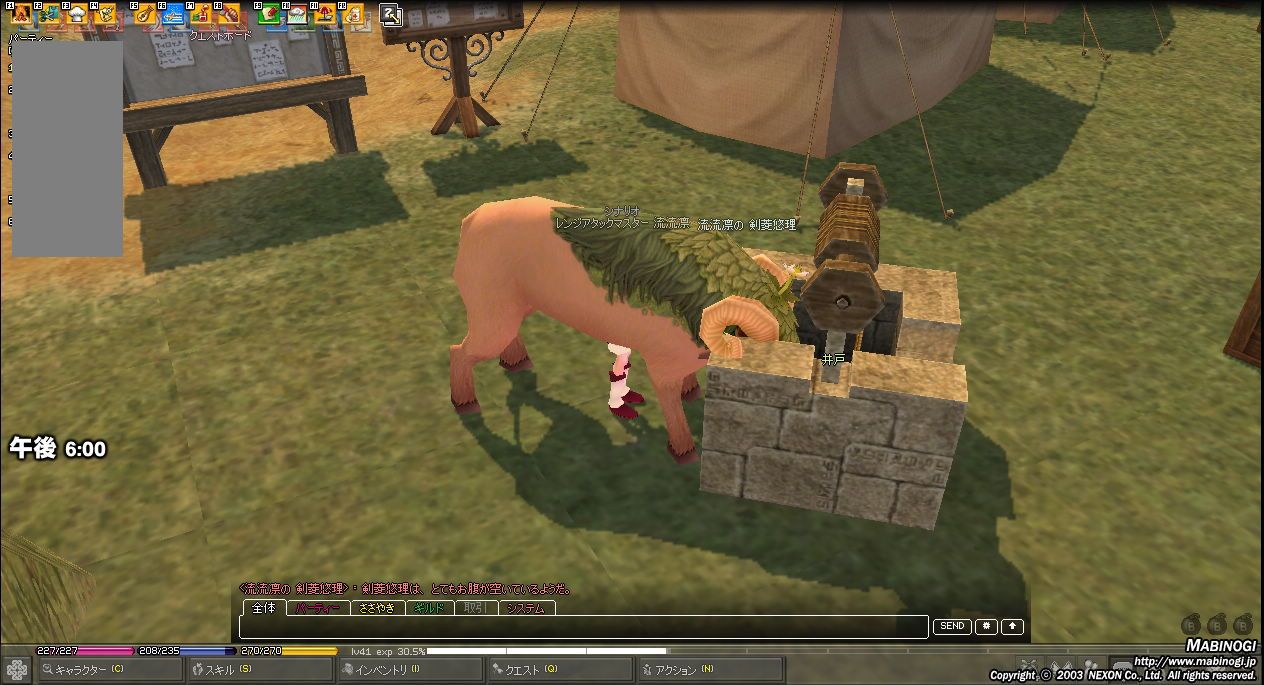Screen dimensions: 1264x685
Task: Activate the lute instrument skill icon (F5)
Action: (145, 15)
